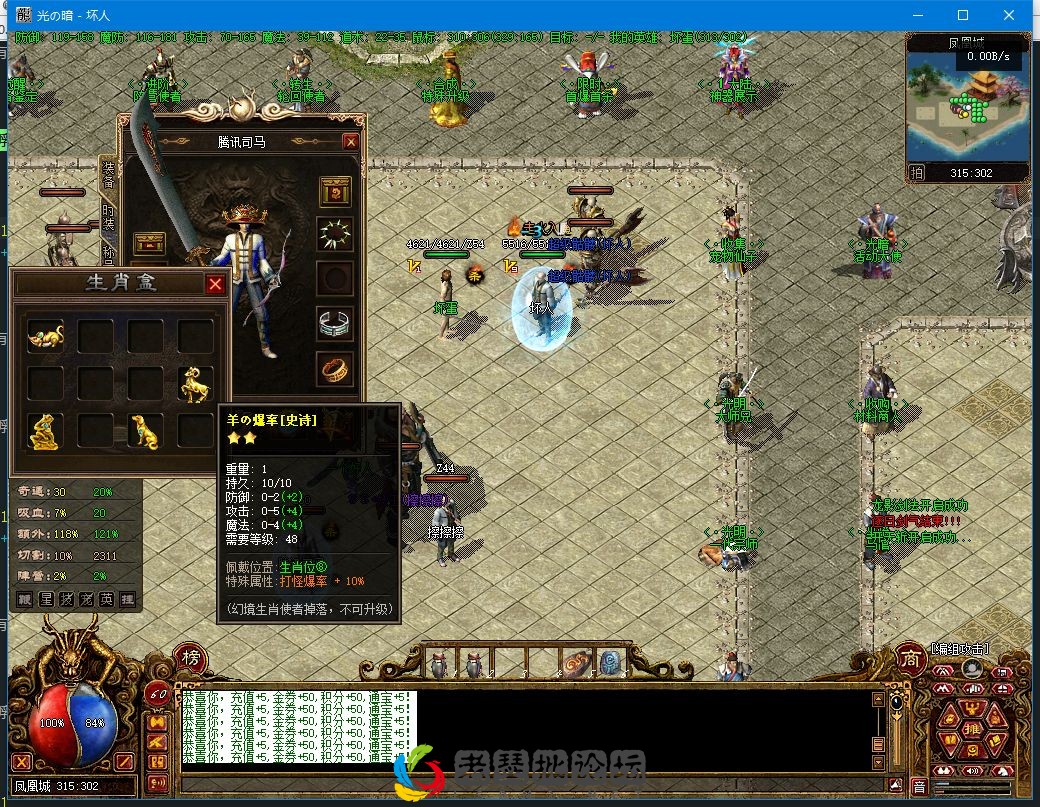The width and height of the screenshot is (1040, 807).
Task: Pick the golden monkey zodiac statue
Action: click(45, 430)
